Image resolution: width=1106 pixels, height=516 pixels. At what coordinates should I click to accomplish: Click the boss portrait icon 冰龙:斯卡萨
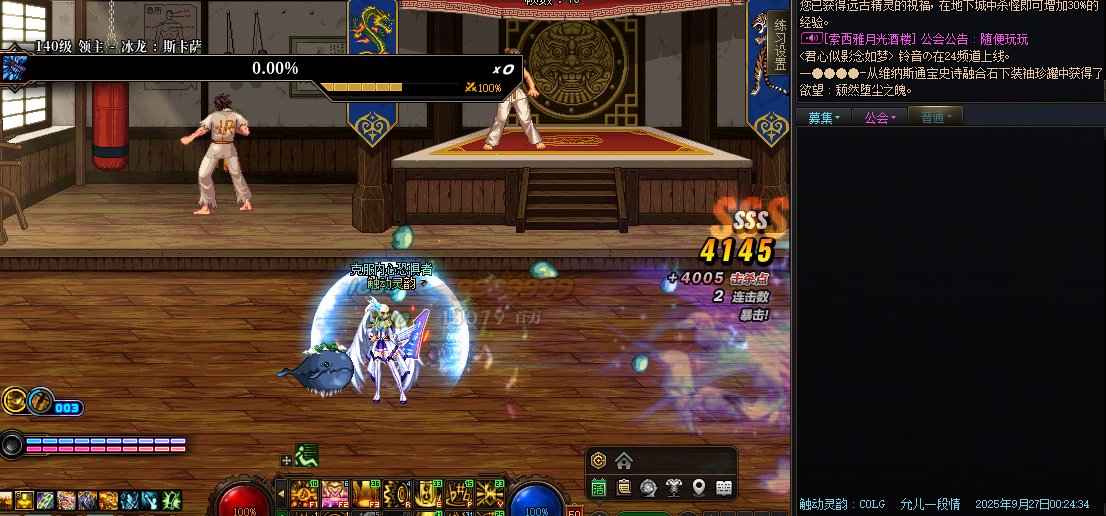(x=14, y=68)
